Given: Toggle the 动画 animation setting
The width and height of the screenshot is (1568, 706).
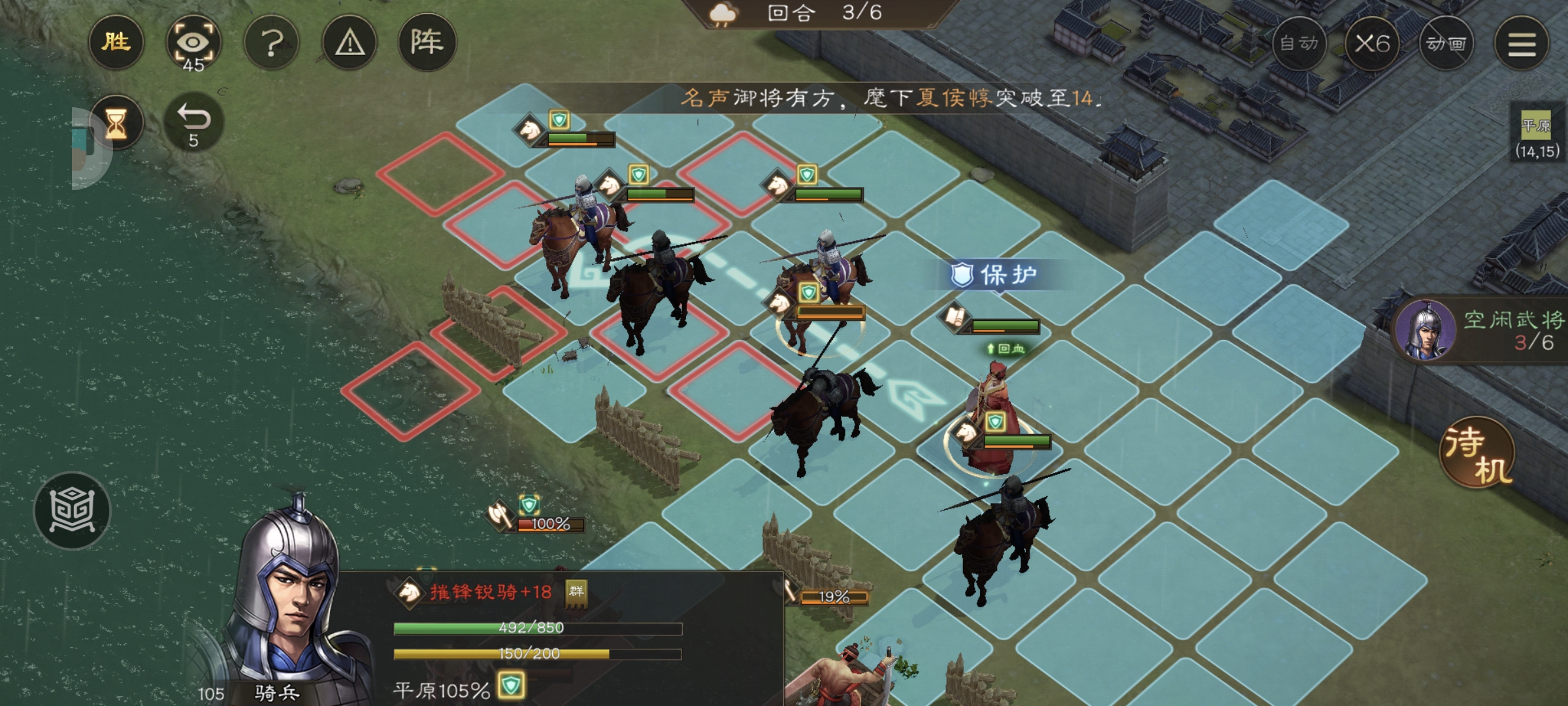Looking at the screenshot, I should coord(1446,44).
